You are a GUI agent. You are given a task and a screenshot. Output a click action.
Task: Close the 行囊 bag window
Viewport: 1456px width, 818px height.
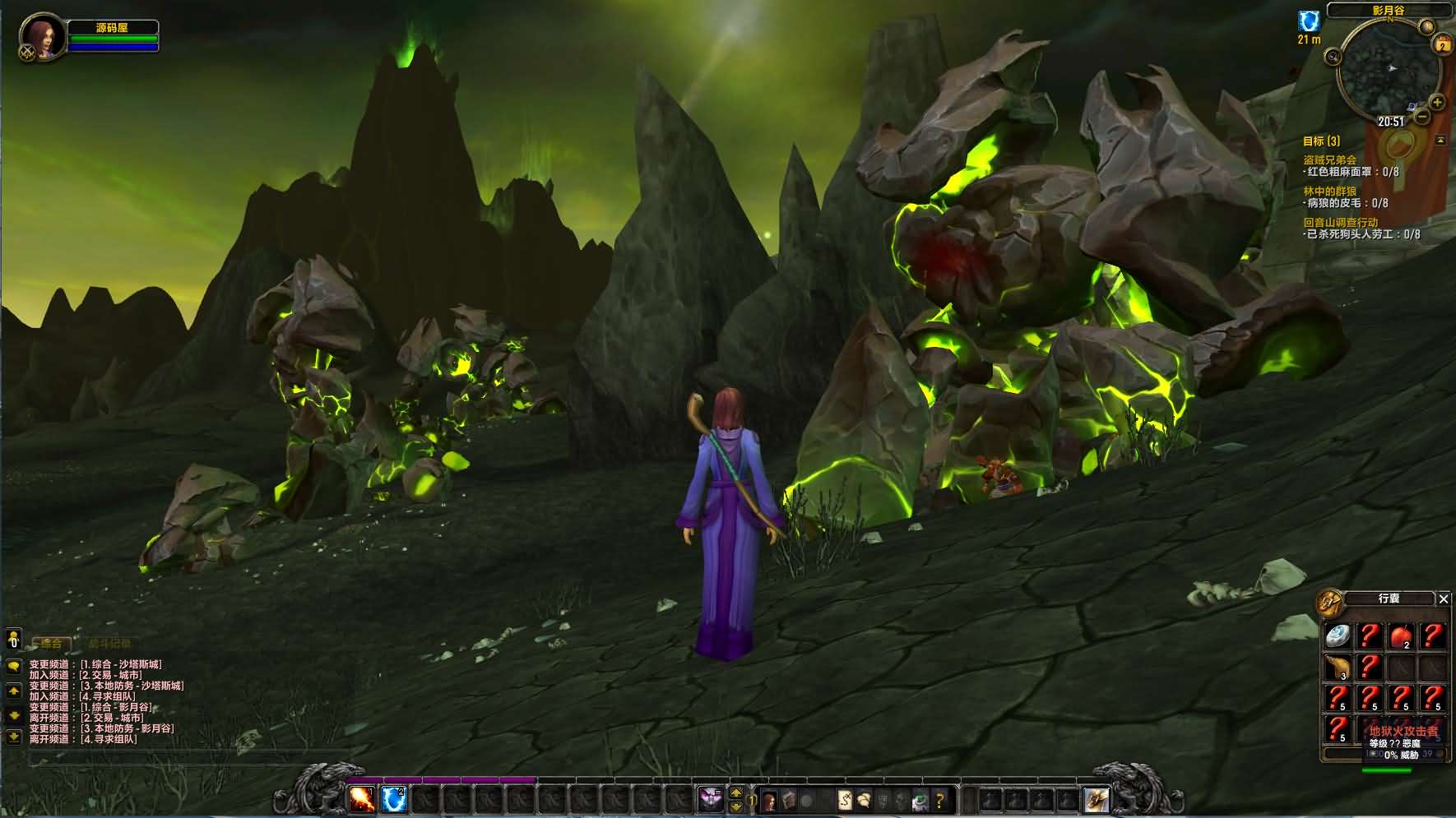click(1443, 598)
